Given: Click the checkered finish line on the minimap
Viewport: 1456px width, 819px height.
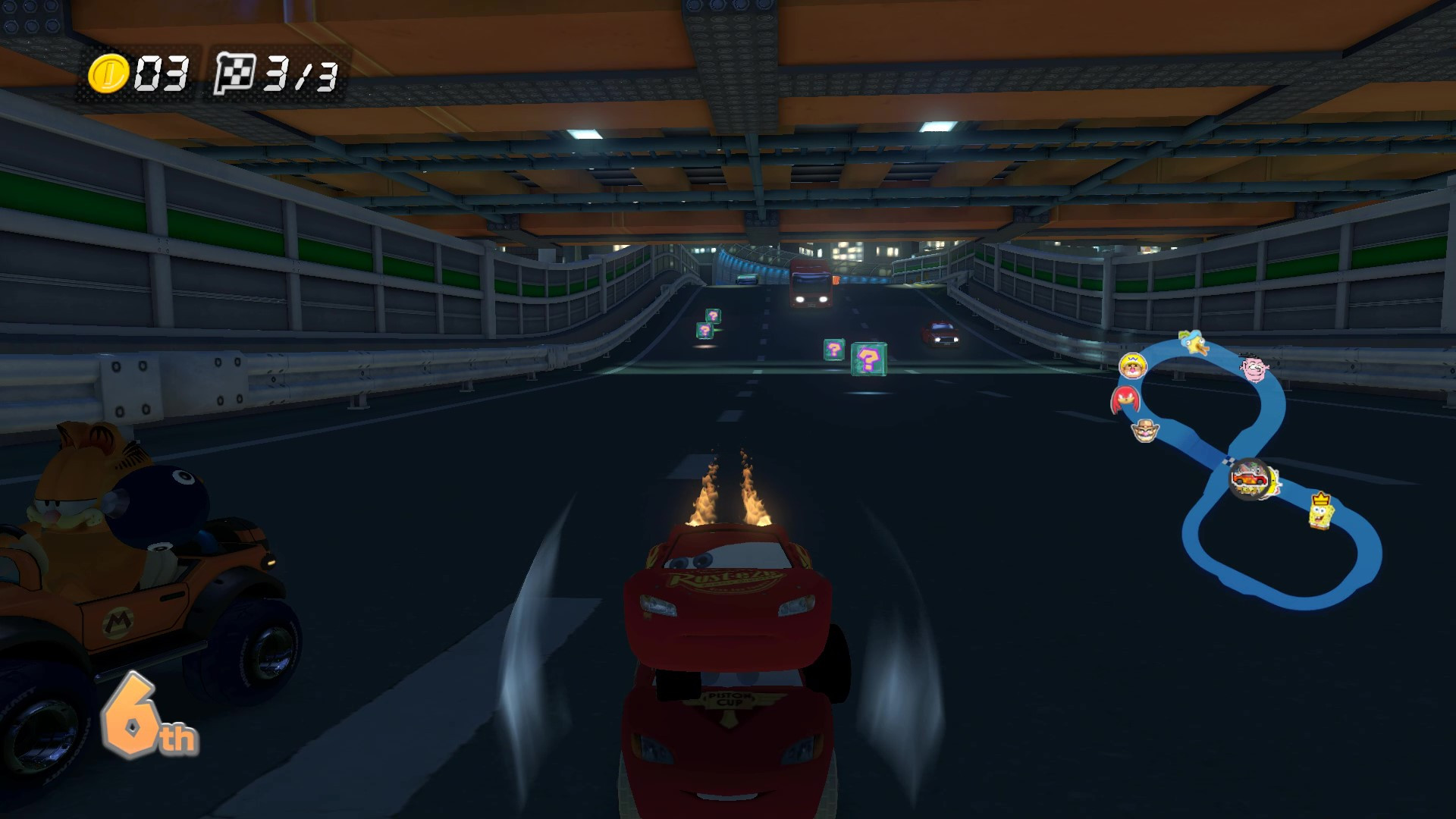Looking at the screenshot, I should tap(1228, 462).
